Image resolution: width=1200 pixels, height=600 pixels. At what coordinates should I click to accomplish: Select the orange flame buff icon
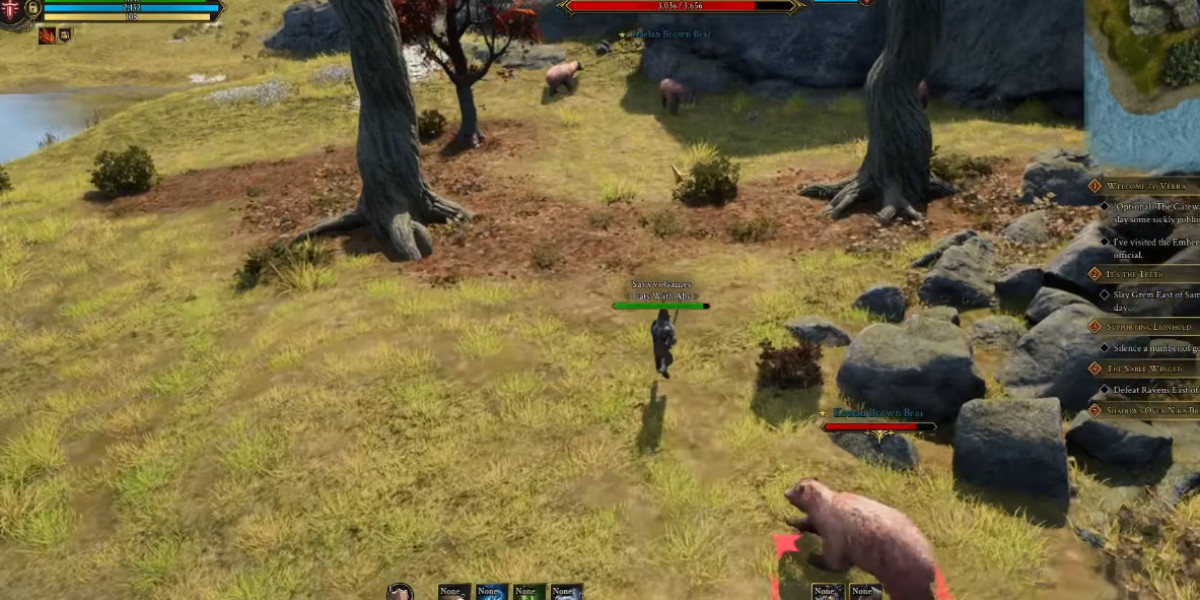pyautogui.click(x=47, y=36)
